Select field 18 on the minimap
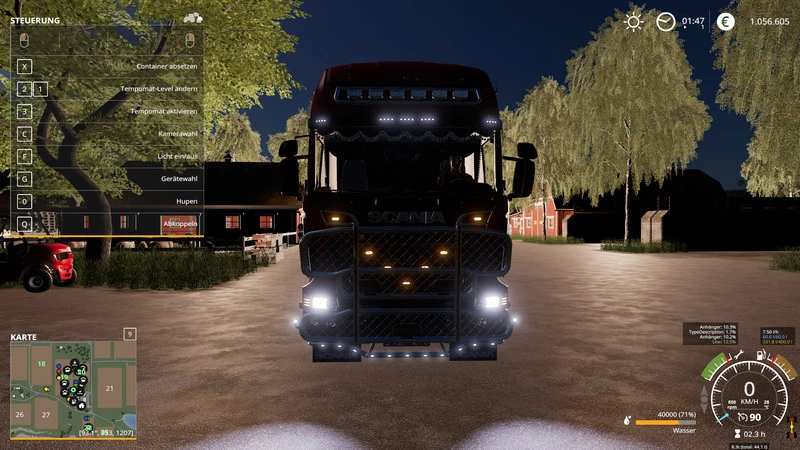The height and width of the screenshot is (450, 800). (x=42, y=364)
